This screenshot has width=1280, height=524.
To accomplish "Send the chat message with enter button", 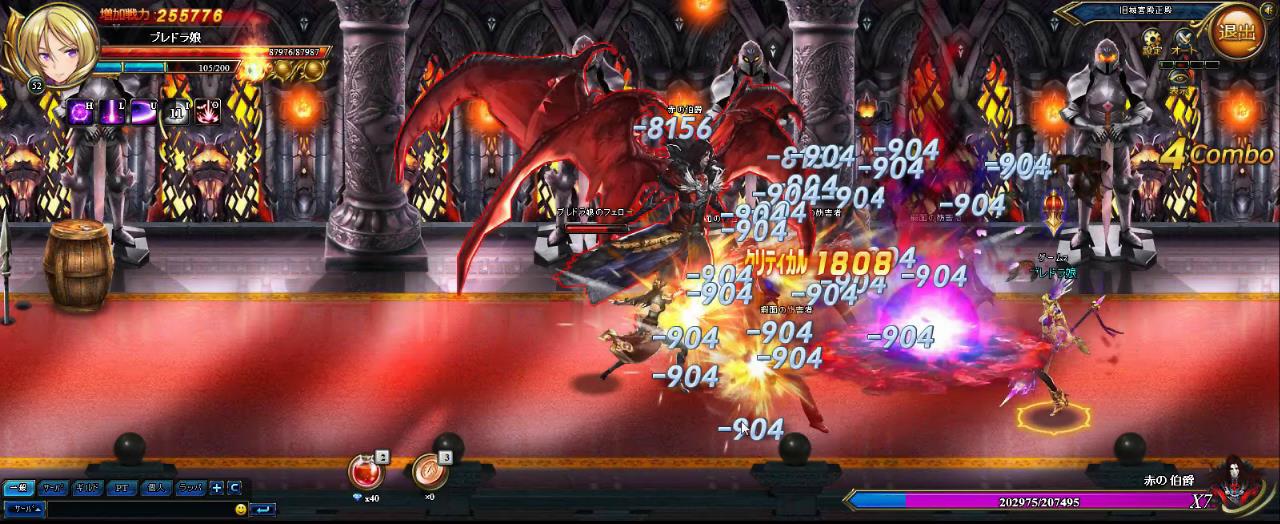I will pos(263,509).
